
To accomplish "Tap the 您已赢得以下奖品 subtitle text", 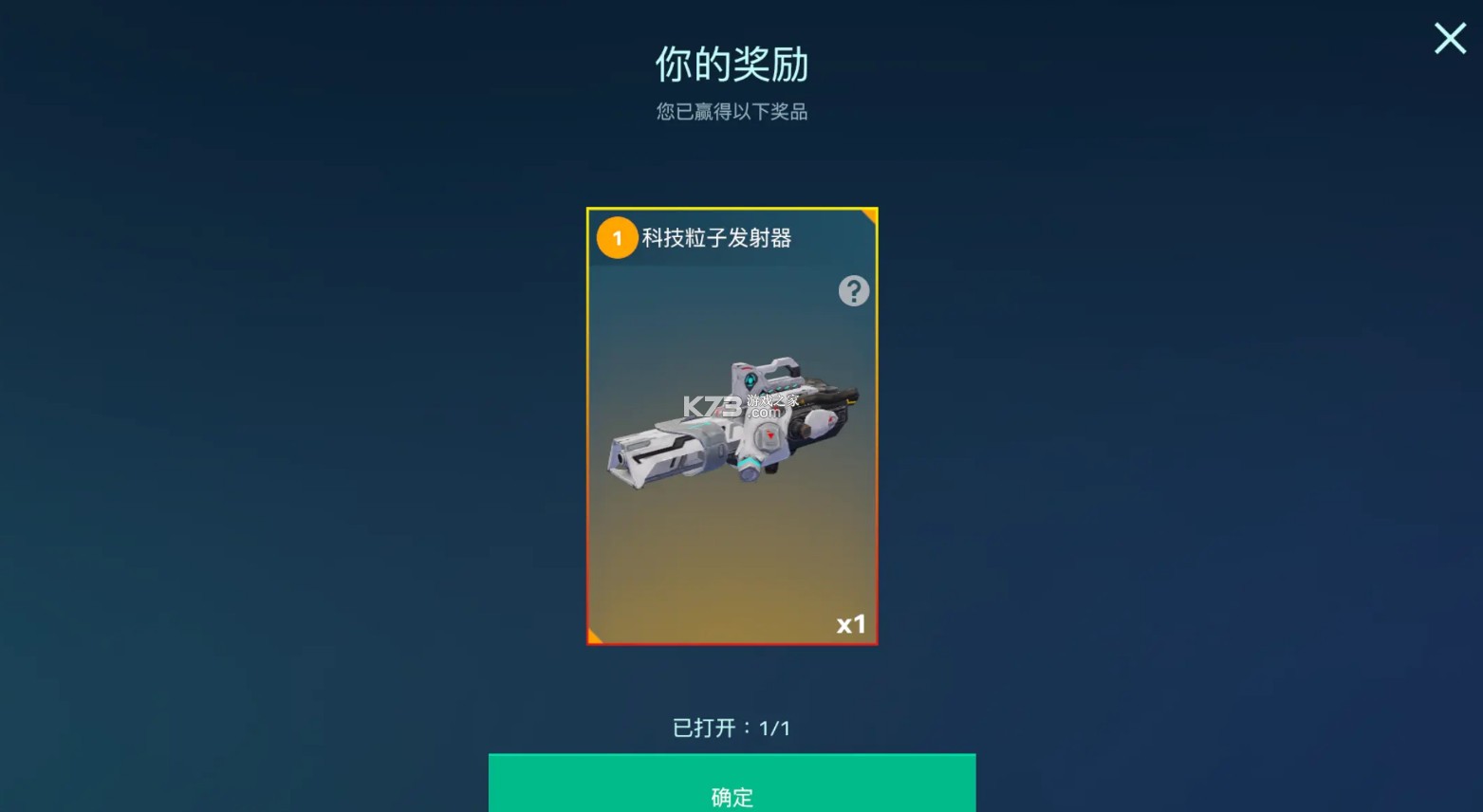I will 732,112.
